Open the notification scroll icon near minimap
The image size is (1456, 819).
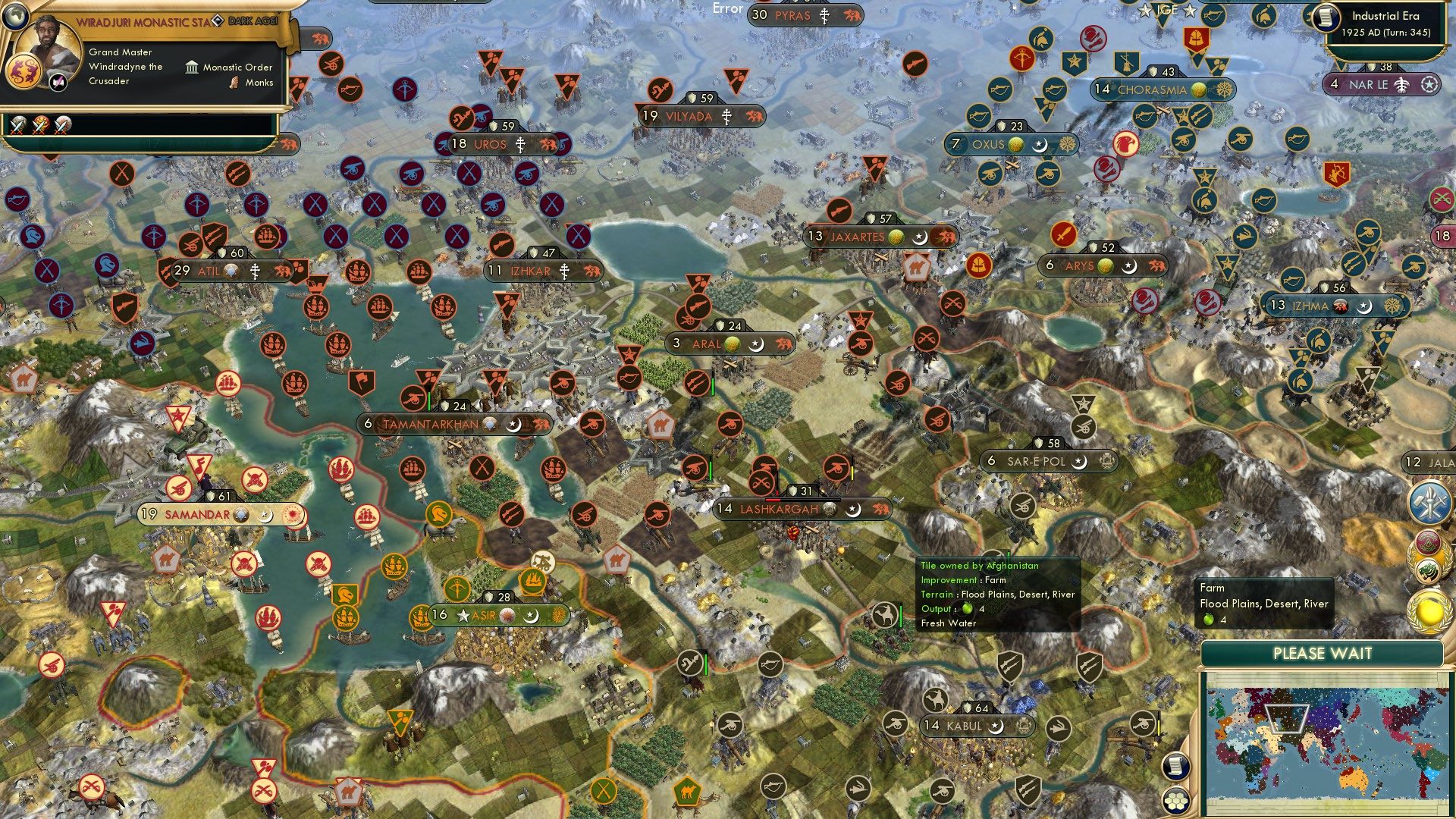click(x=1176, y=764)
